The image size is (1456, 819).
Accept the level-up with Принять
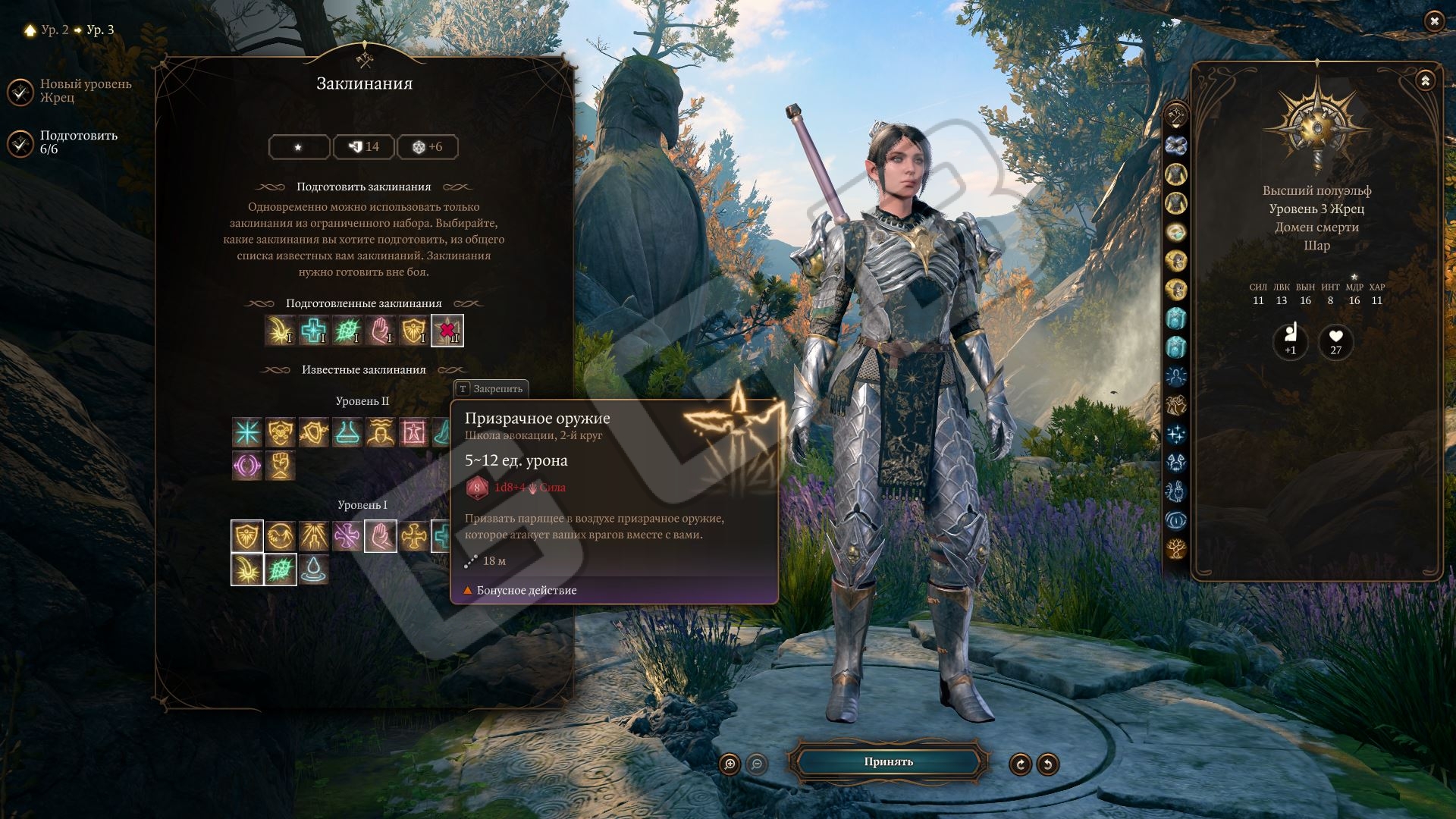click(x=888, y=762)
